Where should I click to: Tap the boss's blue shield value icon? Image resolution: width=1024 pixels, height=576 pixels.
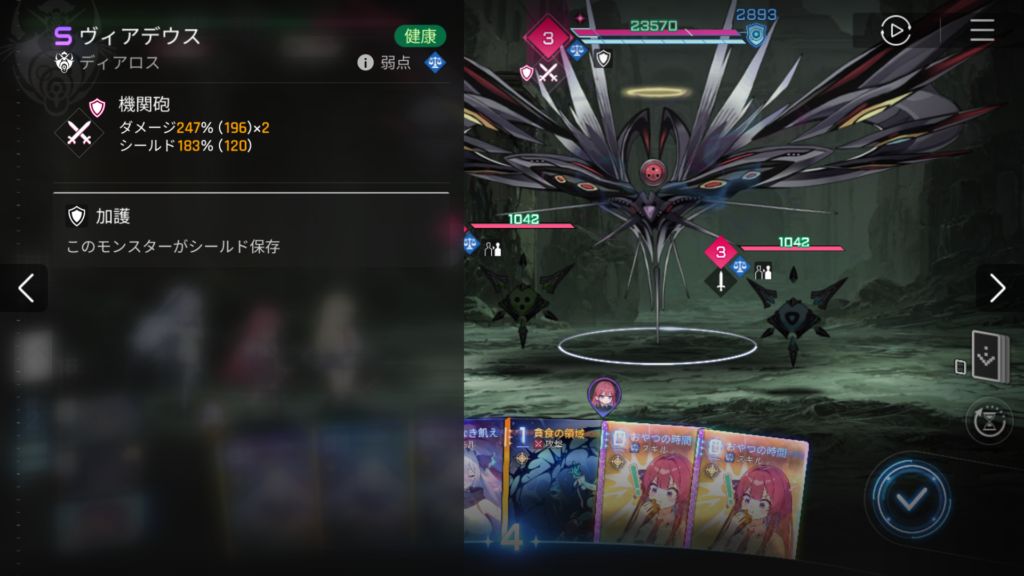pos(757,36)
